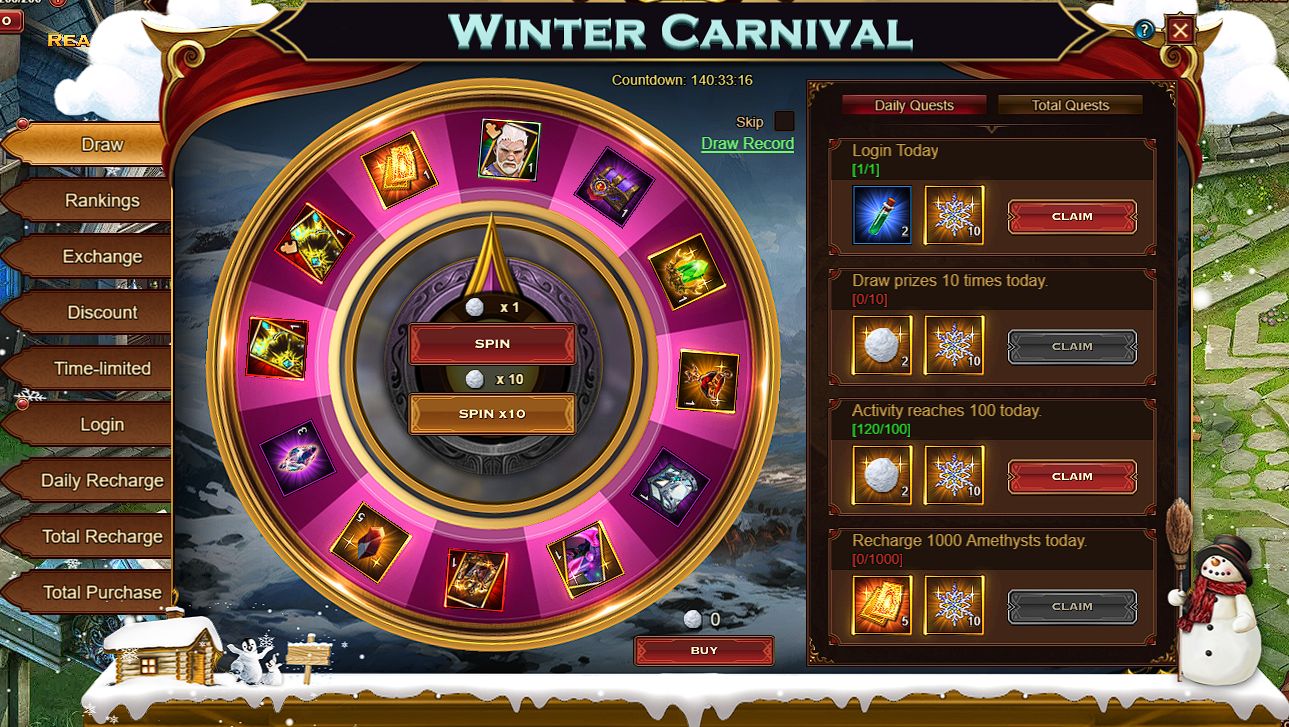The height and width of the screenshot is (727, 1289).
Task: Claim the Login Today reward
Action: tap(1071, 216)
